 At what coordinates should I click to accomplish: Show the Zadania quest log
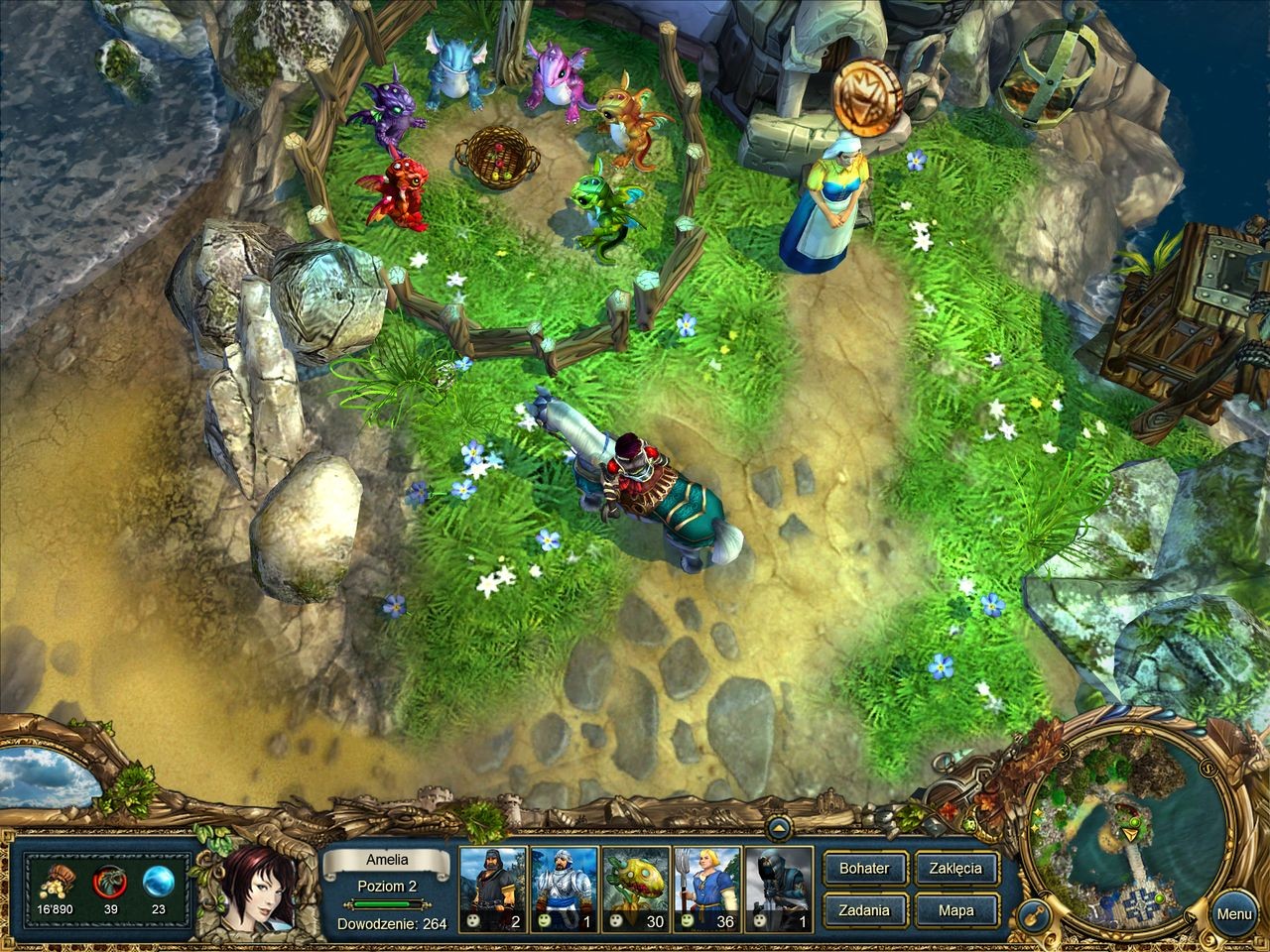tap(864, 910)
